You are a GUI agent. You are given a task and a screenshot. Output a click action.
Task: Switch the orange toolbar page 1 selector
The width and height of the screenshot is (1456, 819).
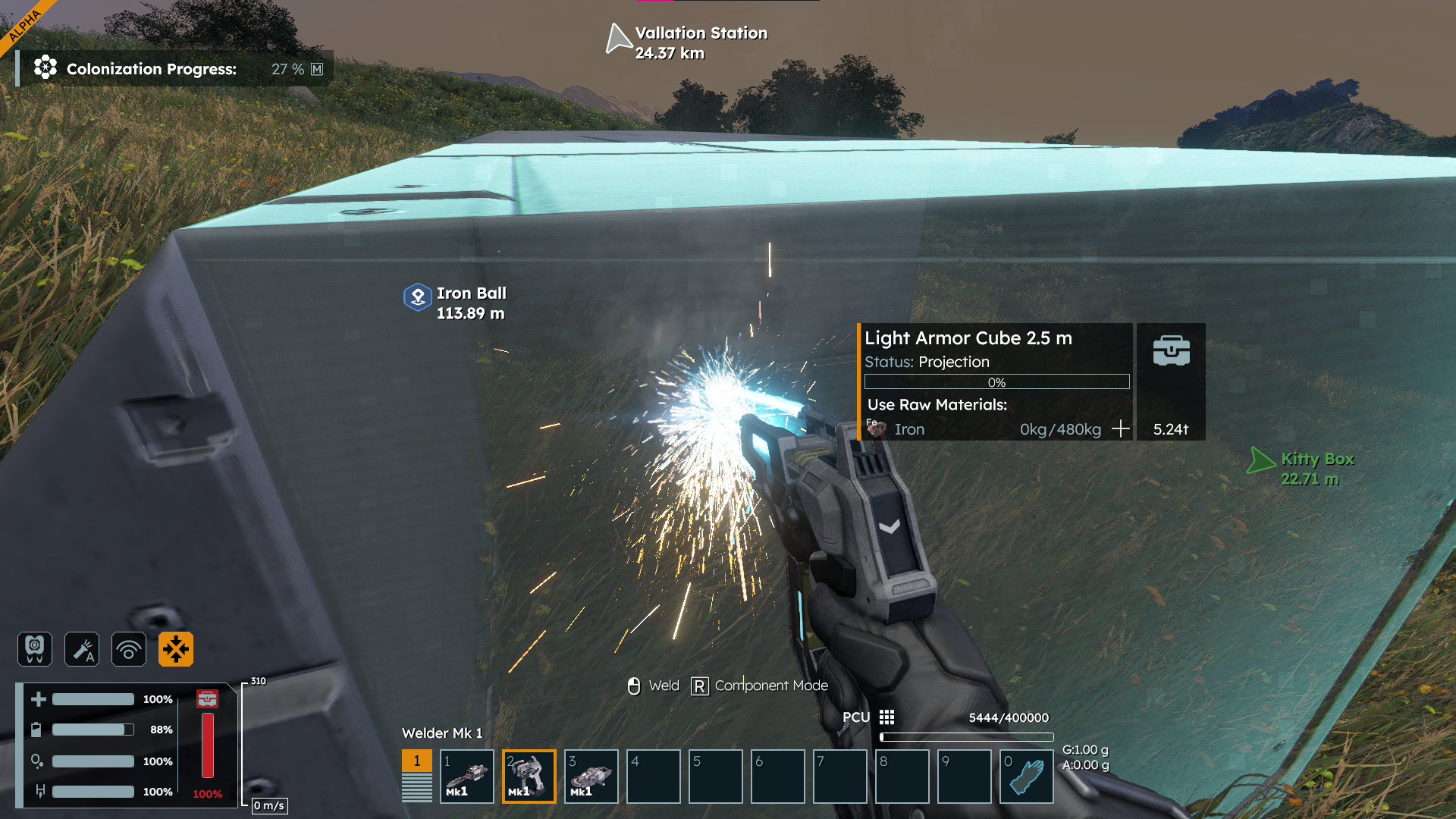[x=416, y=761]
